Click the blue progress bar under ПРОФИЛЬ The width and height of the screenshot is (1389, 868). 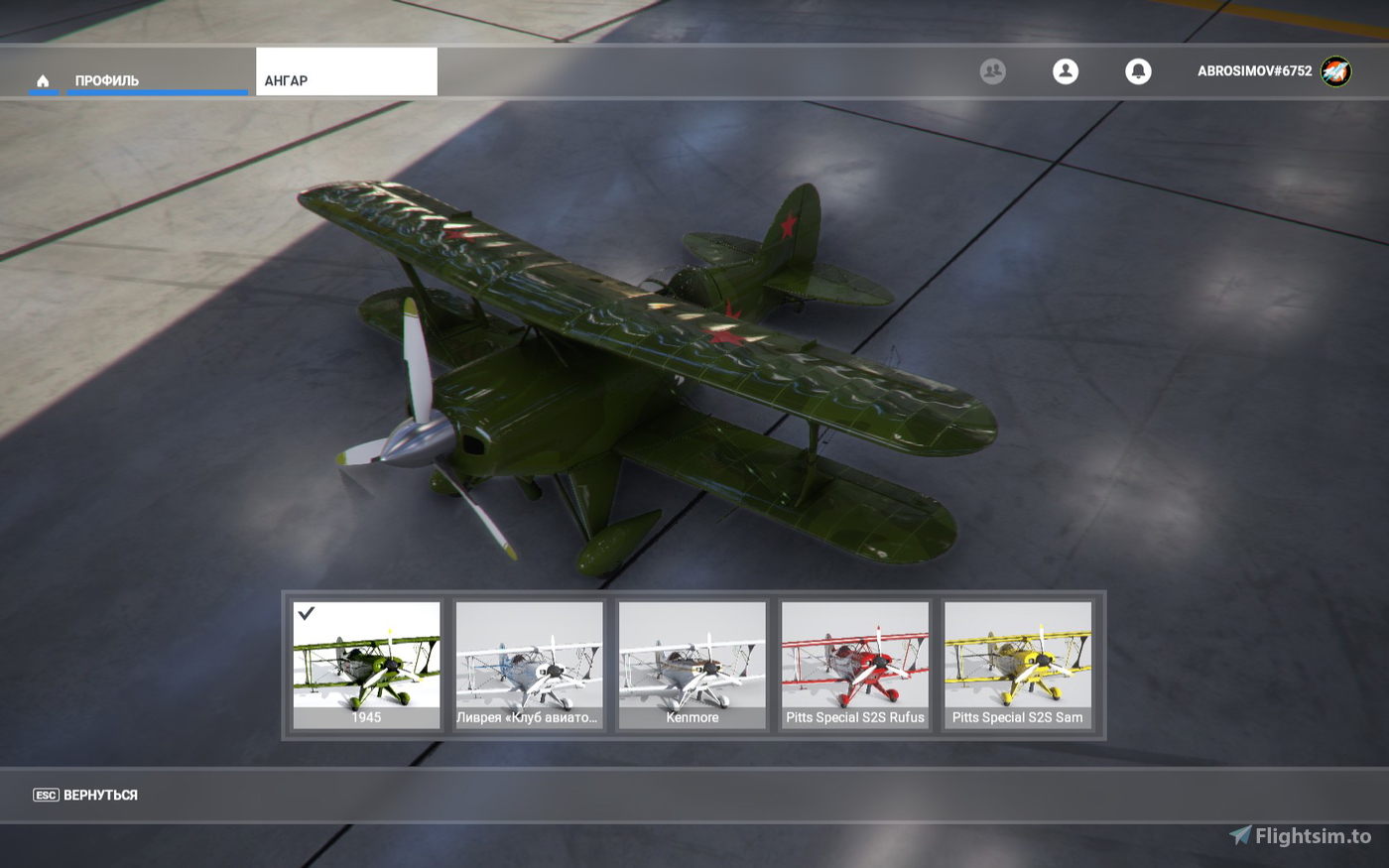(157, 93)
